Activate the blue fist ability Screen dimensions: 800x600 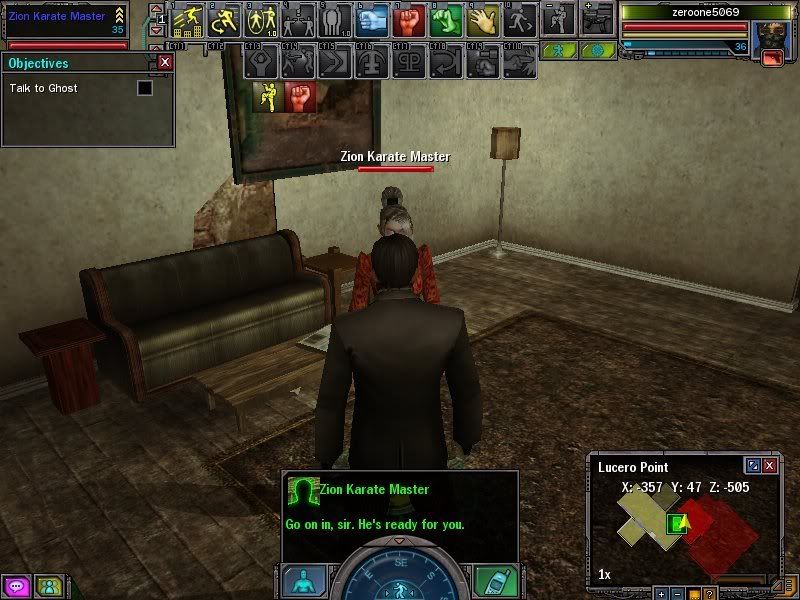(372, 19)
